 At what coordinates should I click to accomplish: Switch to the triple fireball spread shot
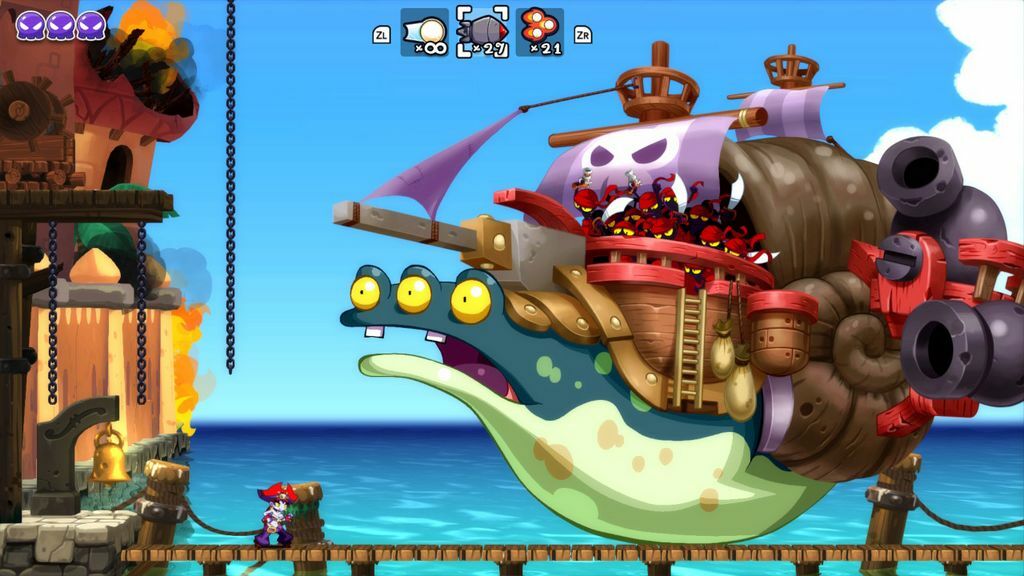540,32
